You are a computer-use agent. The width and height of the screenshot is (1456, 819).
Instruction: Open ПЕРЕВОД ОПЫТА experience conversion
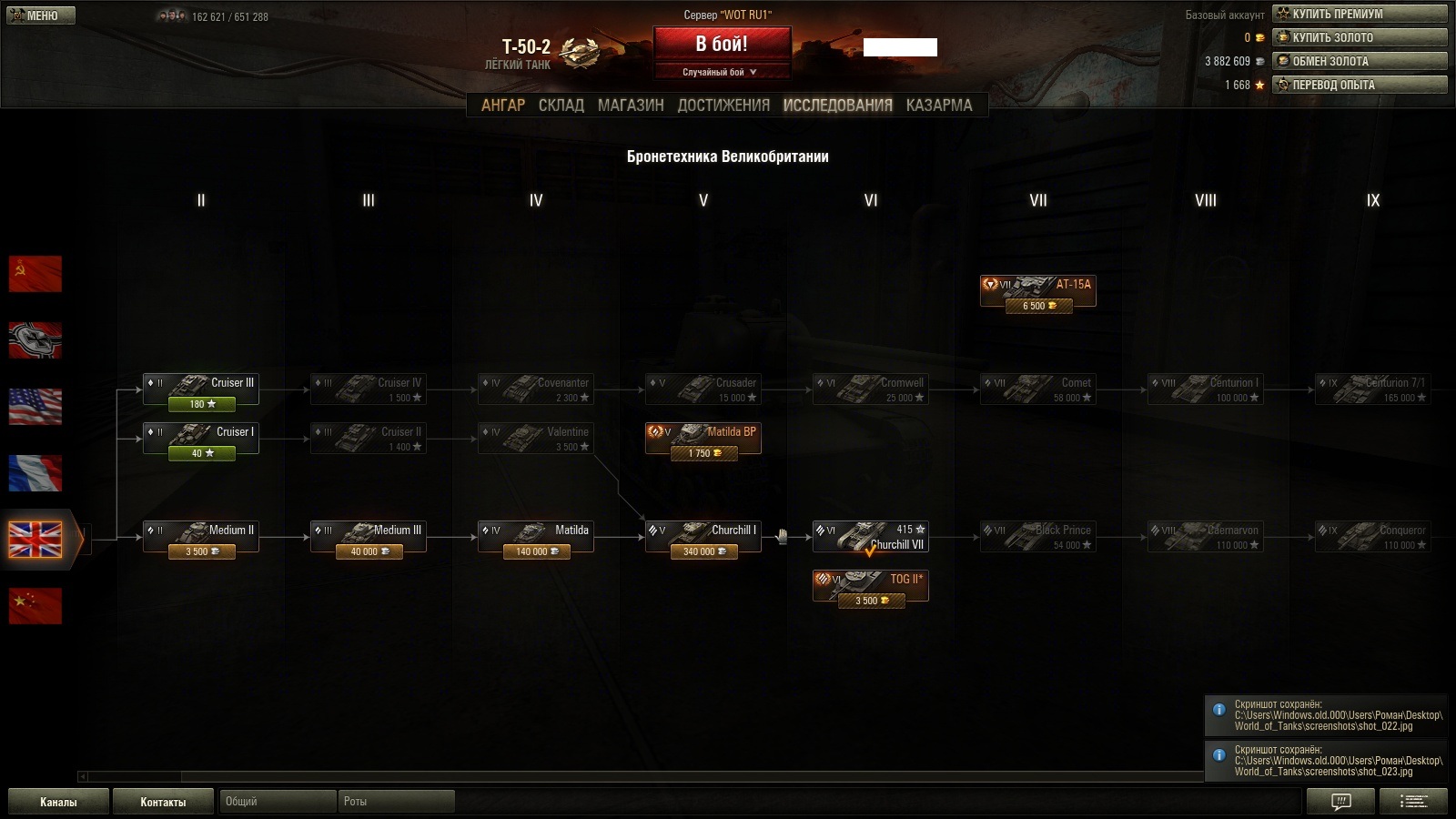point(1360,85)
